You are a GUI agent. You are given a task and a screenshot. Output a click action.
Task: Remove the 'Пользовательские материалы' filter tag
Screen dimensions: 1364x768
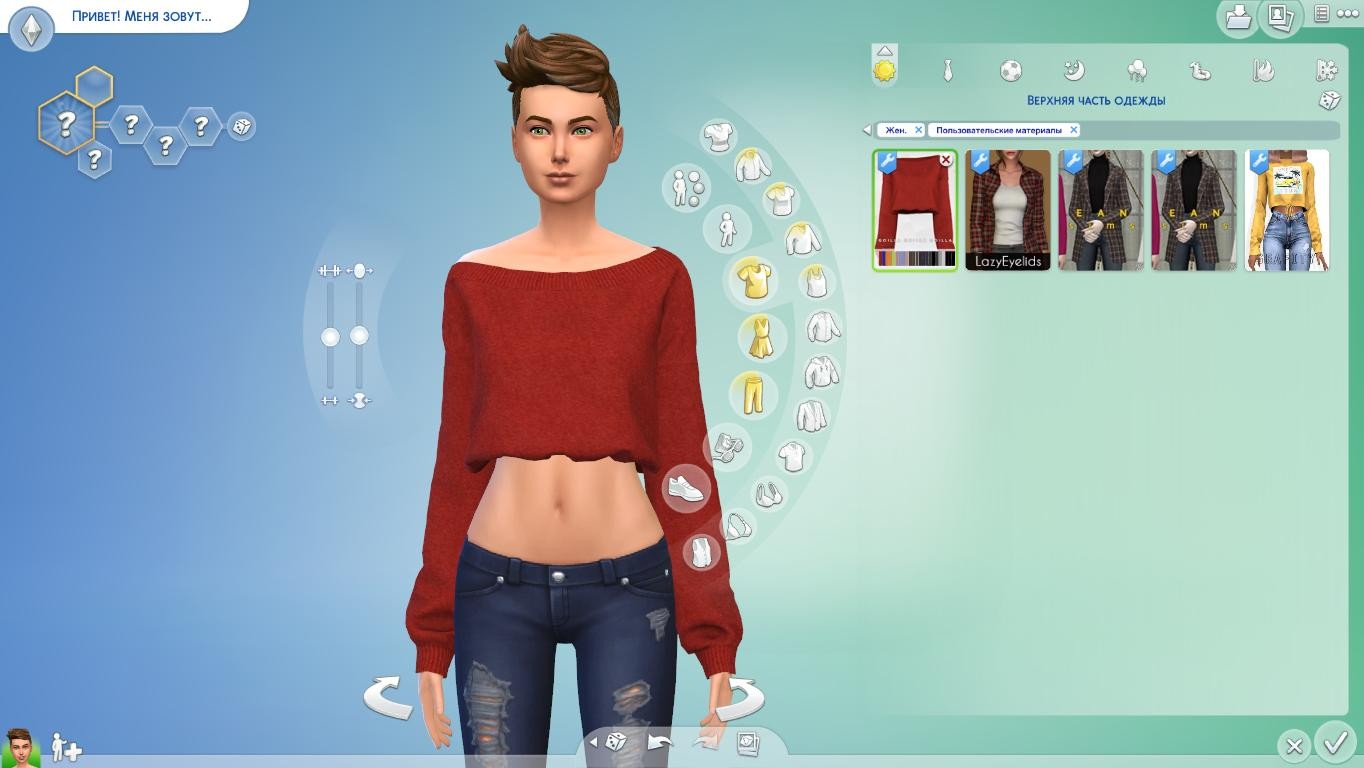coord(1073,130)
